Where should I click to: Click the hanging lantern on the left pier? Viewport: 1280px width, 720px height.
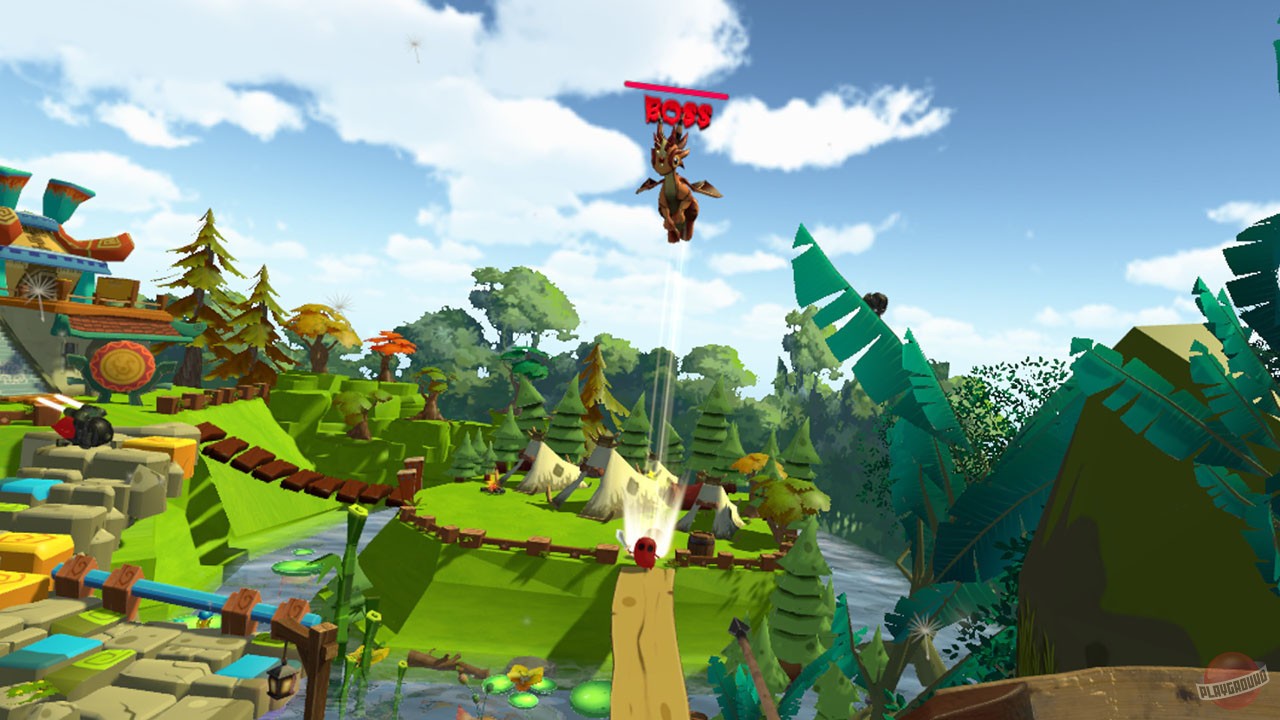click(282, 683)
